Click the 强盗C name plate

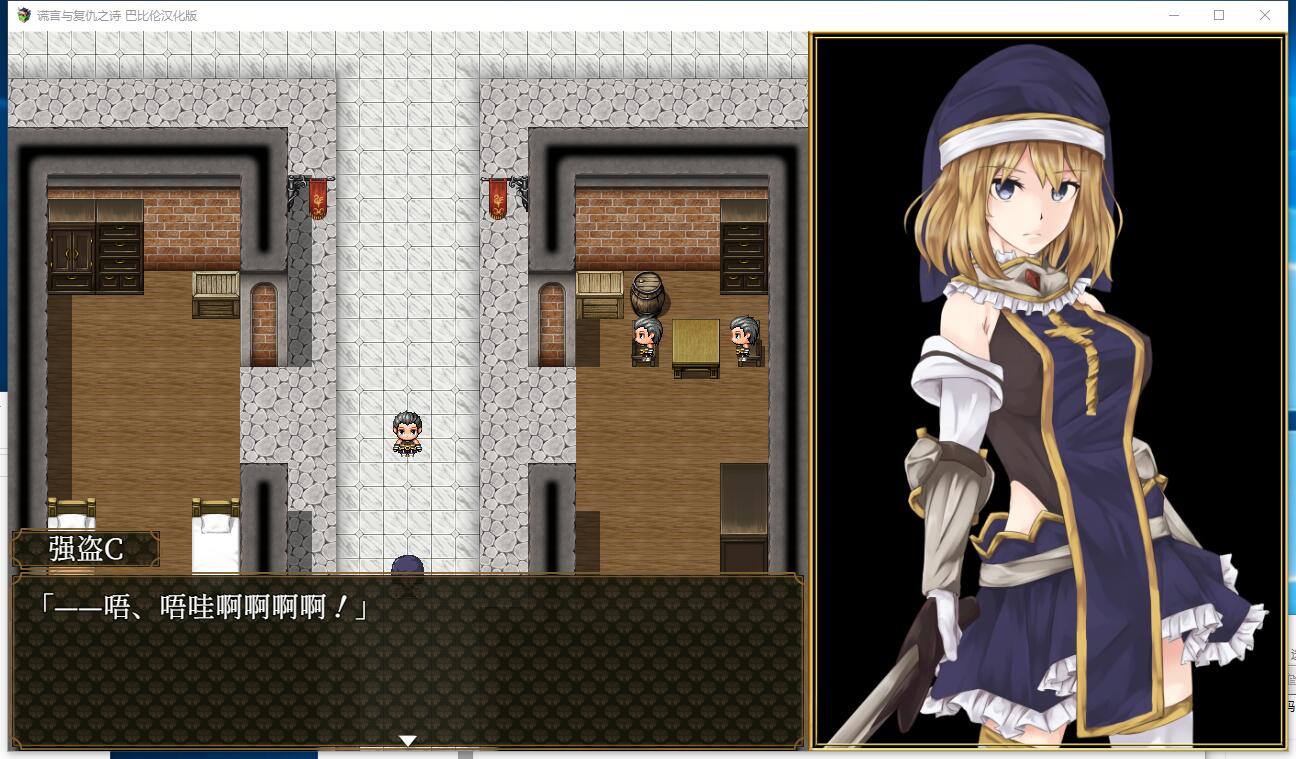(85, 548)
